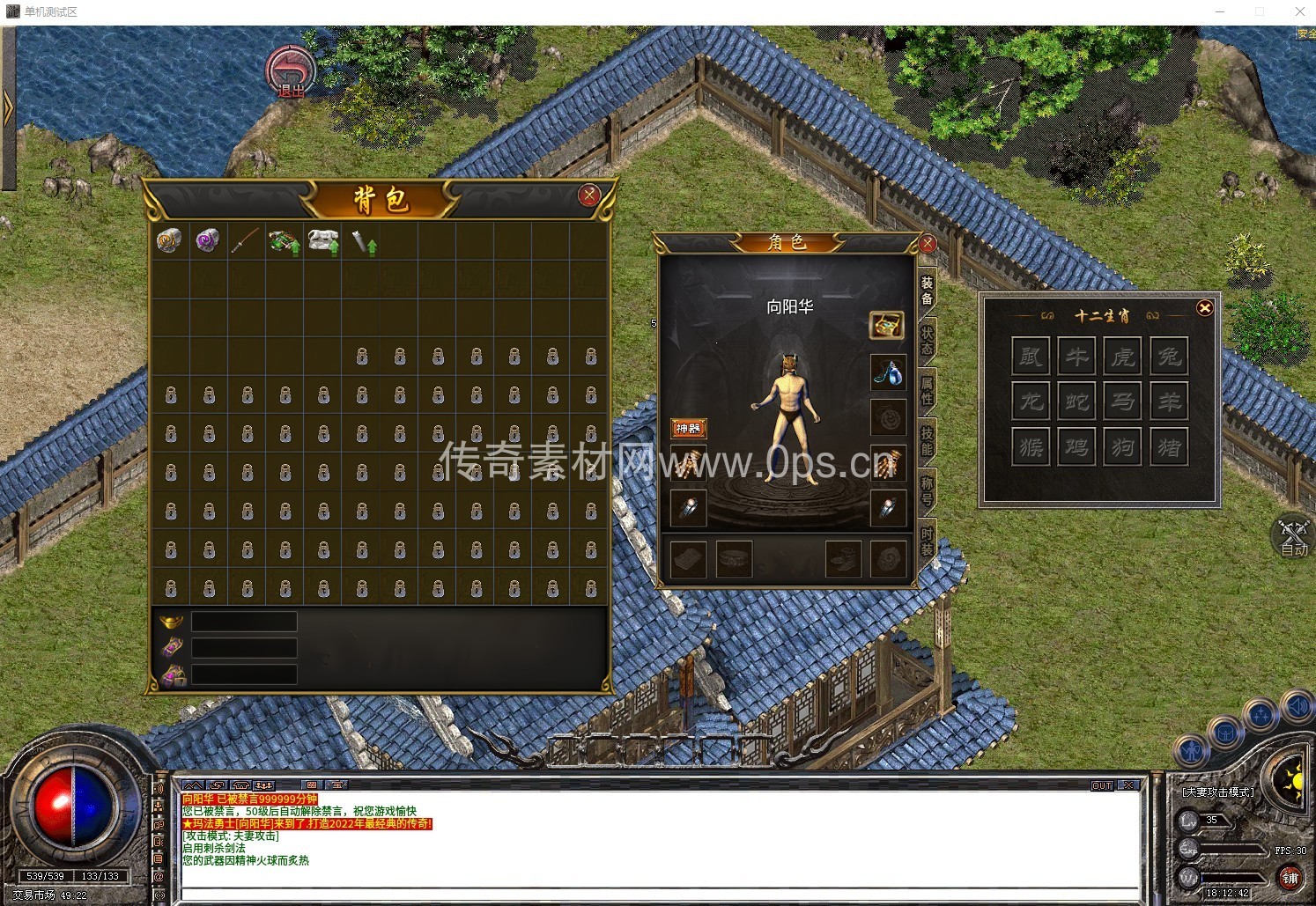1316x906 pixels.
Task: Select the white beast statue item
Action: tap(322, 240)
